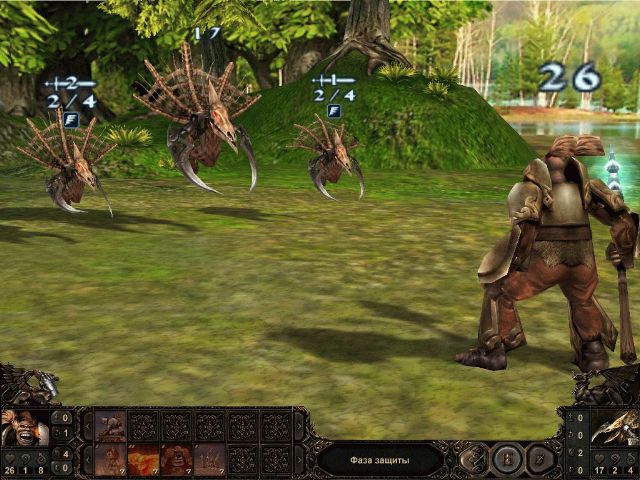640x480 pixels.
Task: Choose the card after the bear creature card
Action: tap(209, 458)
